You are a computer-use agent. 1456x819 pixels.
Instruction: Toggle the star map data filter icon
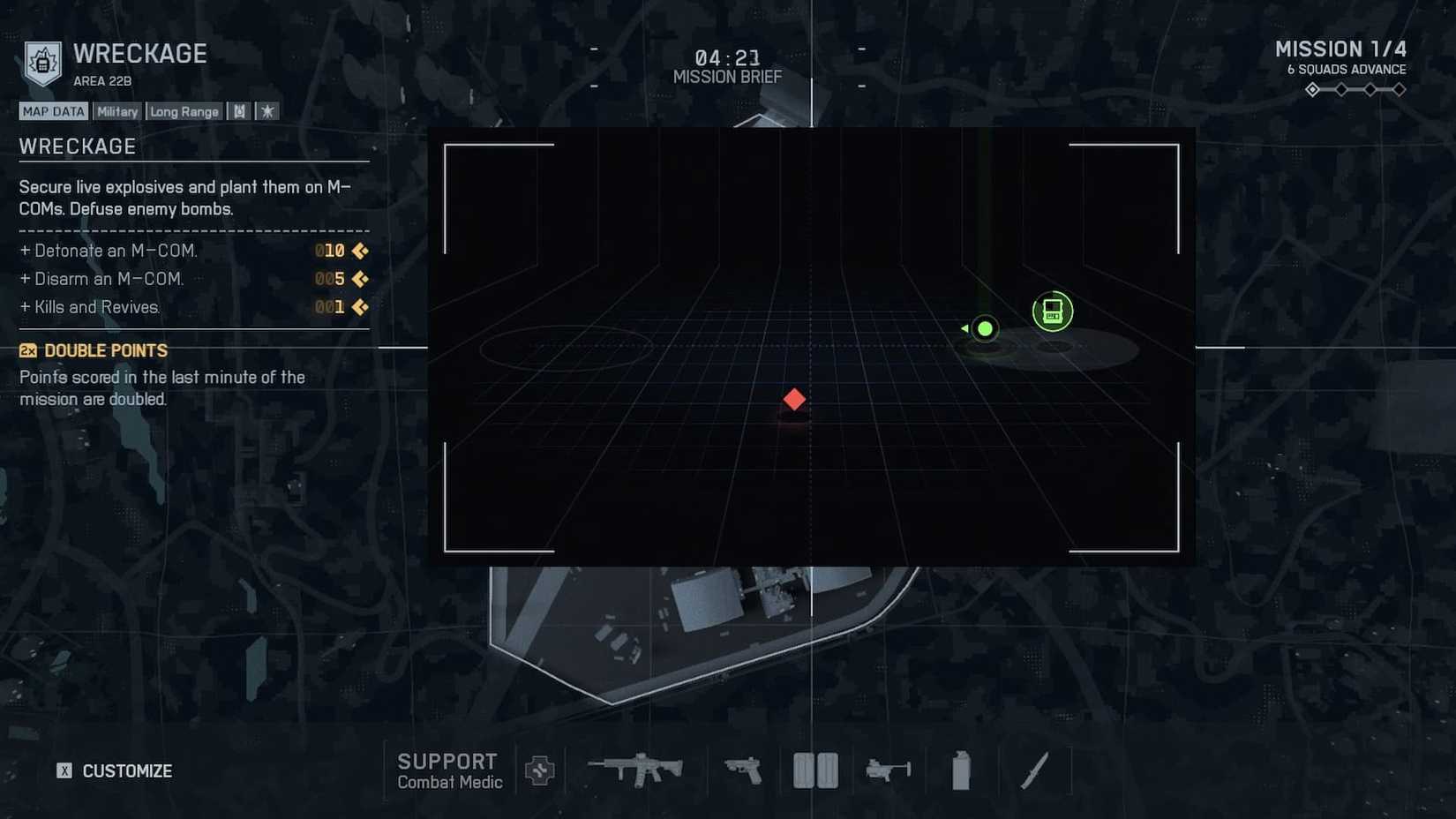[266, 110]
